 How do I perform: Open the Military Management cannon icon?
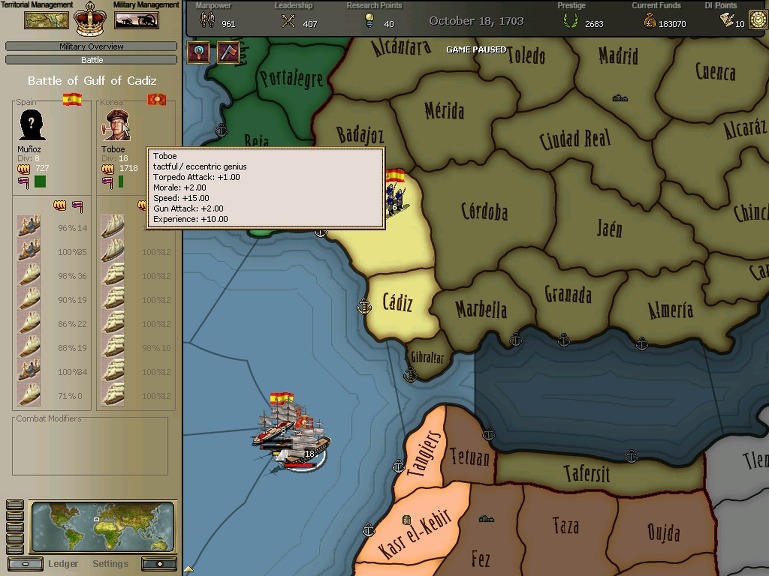[x=137, y=19]
